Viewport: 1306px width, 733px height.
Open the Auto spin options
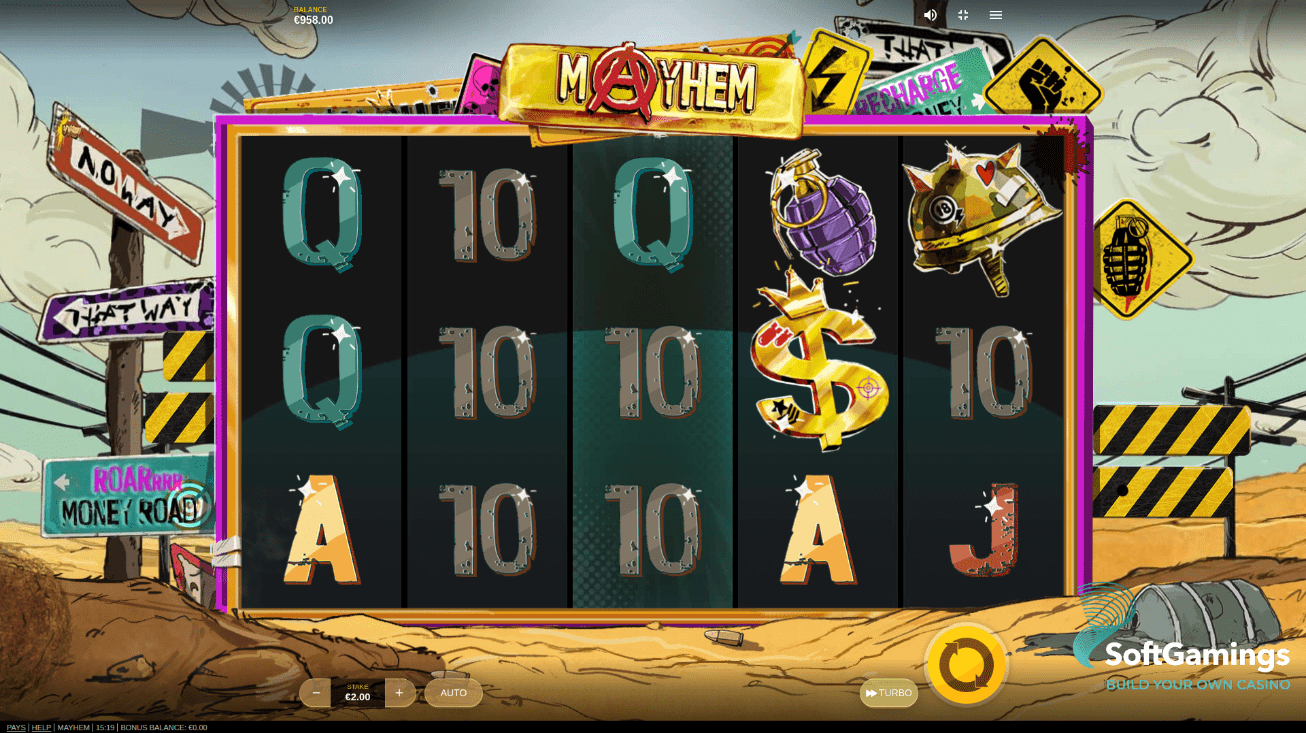(x=454, y=693)
